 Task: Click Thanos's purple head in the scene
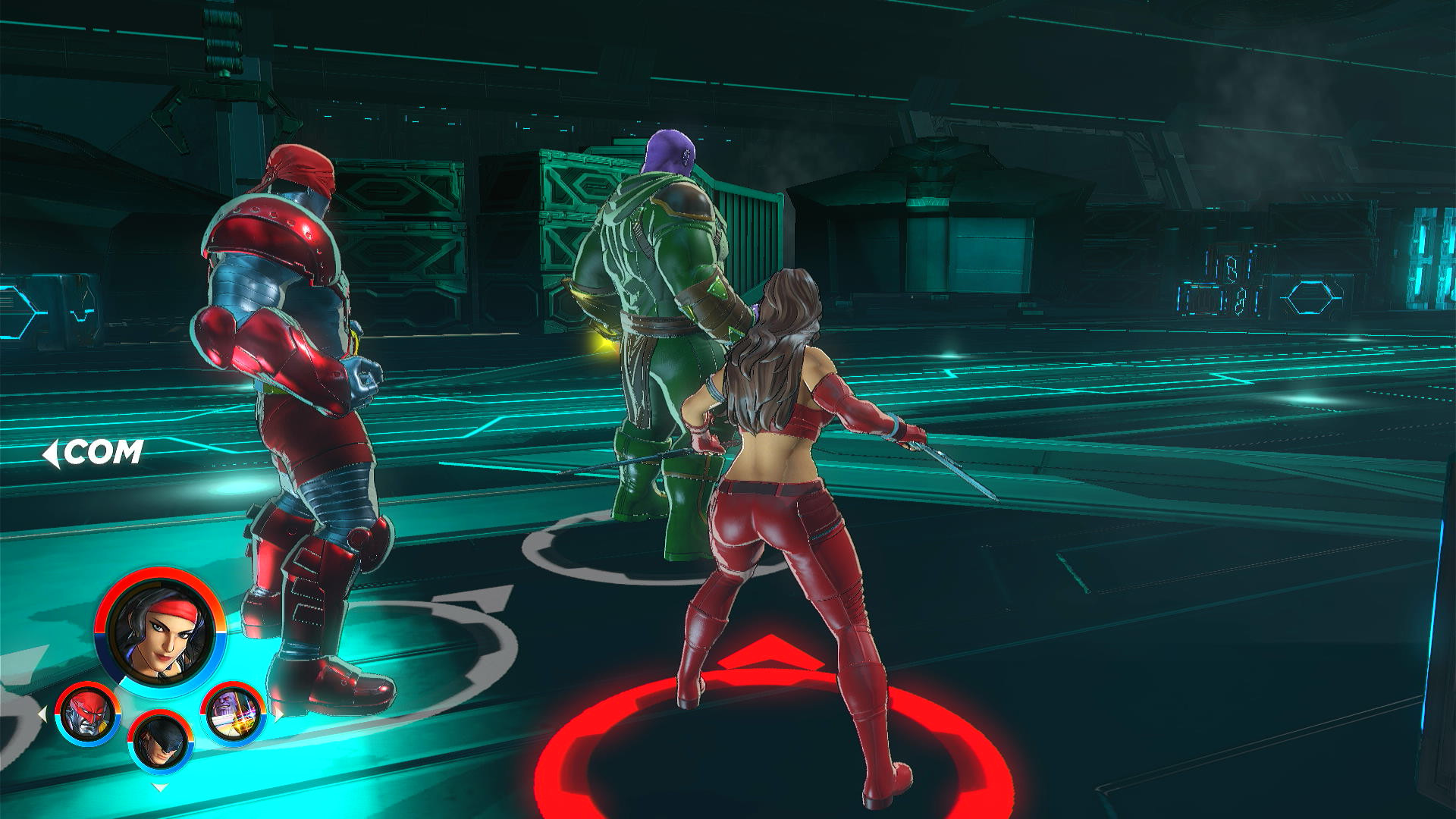coord(670,152)
